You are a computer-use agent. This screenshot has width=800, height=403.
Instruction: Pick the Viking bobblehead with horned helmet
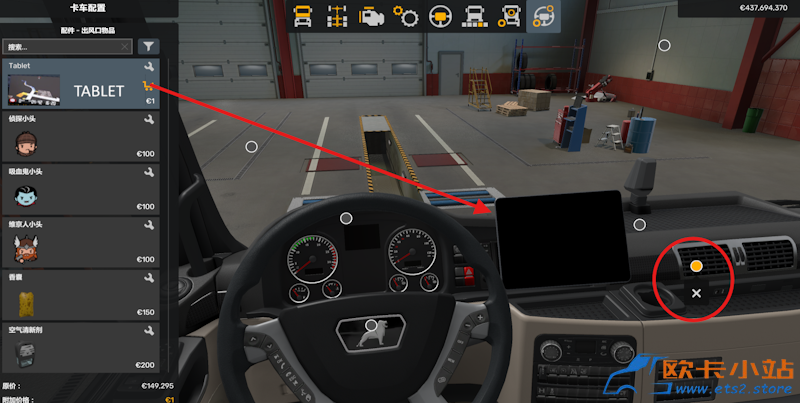click(82, 242)
